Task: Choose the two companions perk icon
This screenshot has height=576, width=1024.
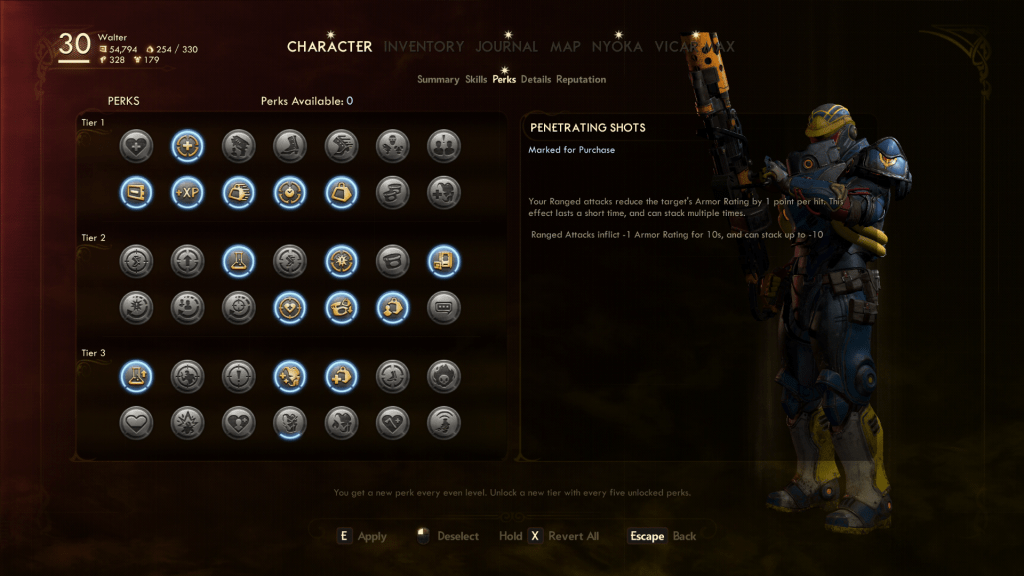Action: click(x=443, y=146)
